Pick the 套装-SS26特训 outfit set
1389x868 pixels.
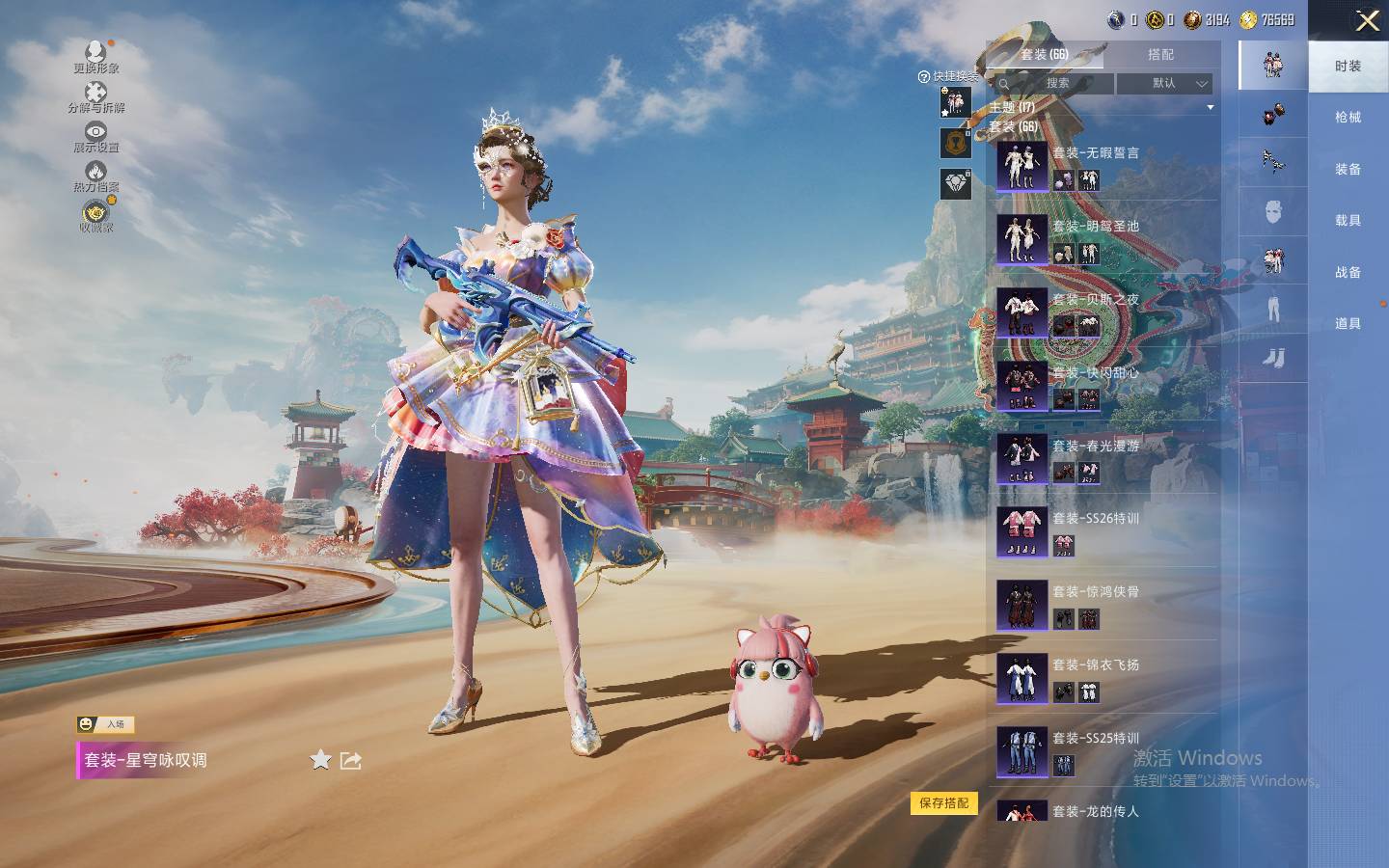pos(1096,520)
